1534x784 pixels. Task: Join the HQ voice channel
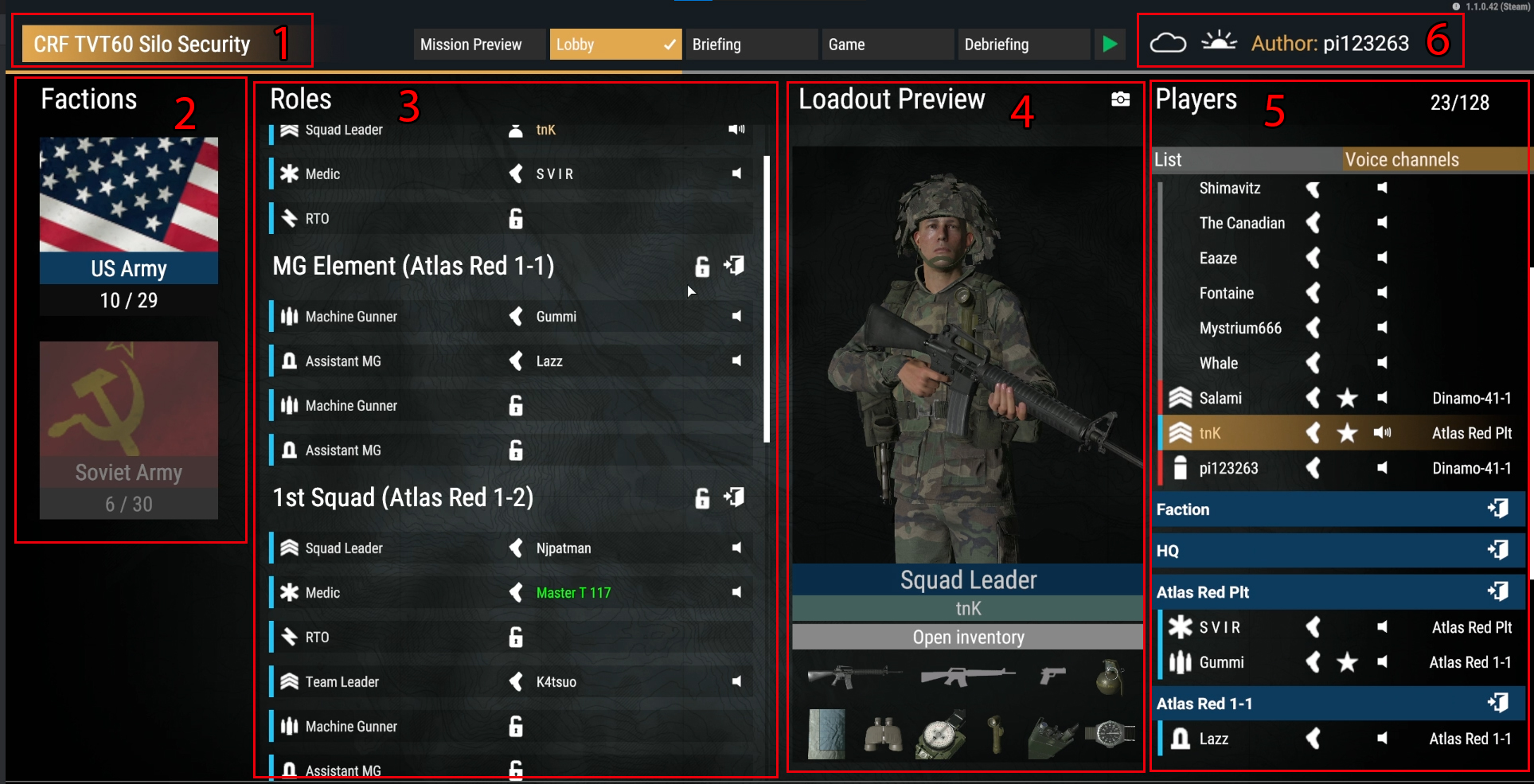pyautogui.click(x=1497, y=550)
